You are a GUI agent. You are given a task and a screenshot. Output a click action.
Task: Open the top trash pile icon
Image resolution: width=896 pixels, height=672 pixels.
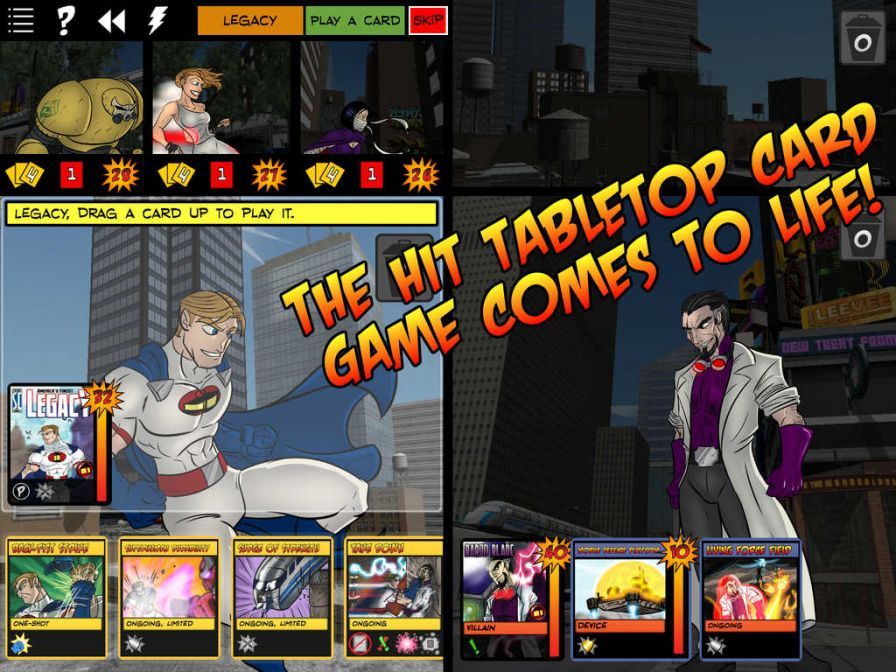(x=861, y=40)
